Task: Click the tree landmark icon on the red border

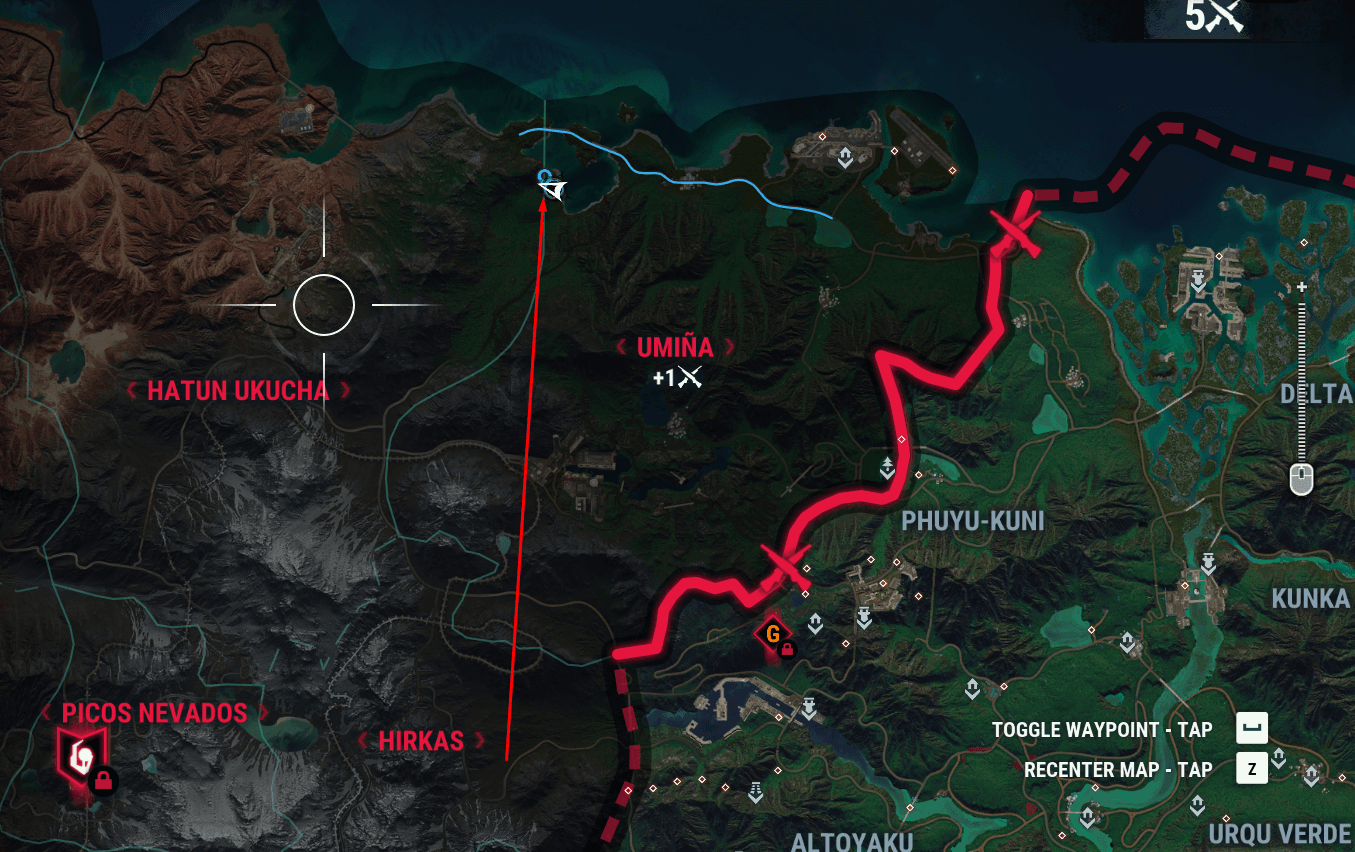Action: (887, 466)
